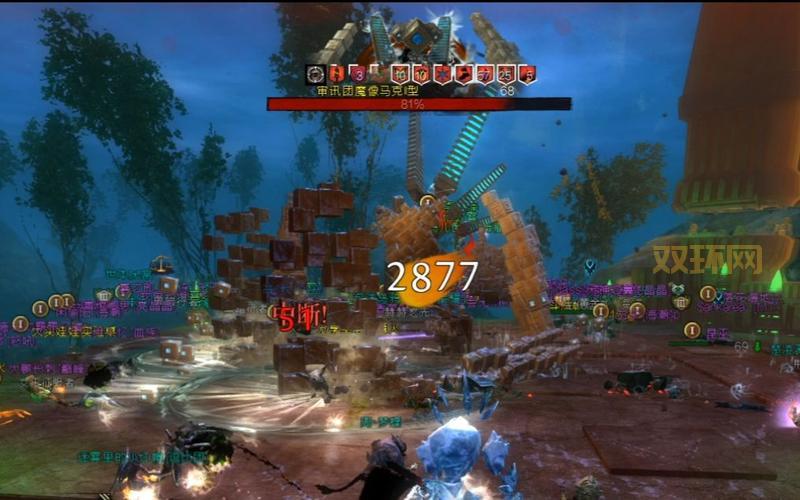Select the condition icon showing 57 stacks
Viewport: 800px width, 500px height.
(x=485, y=74)
